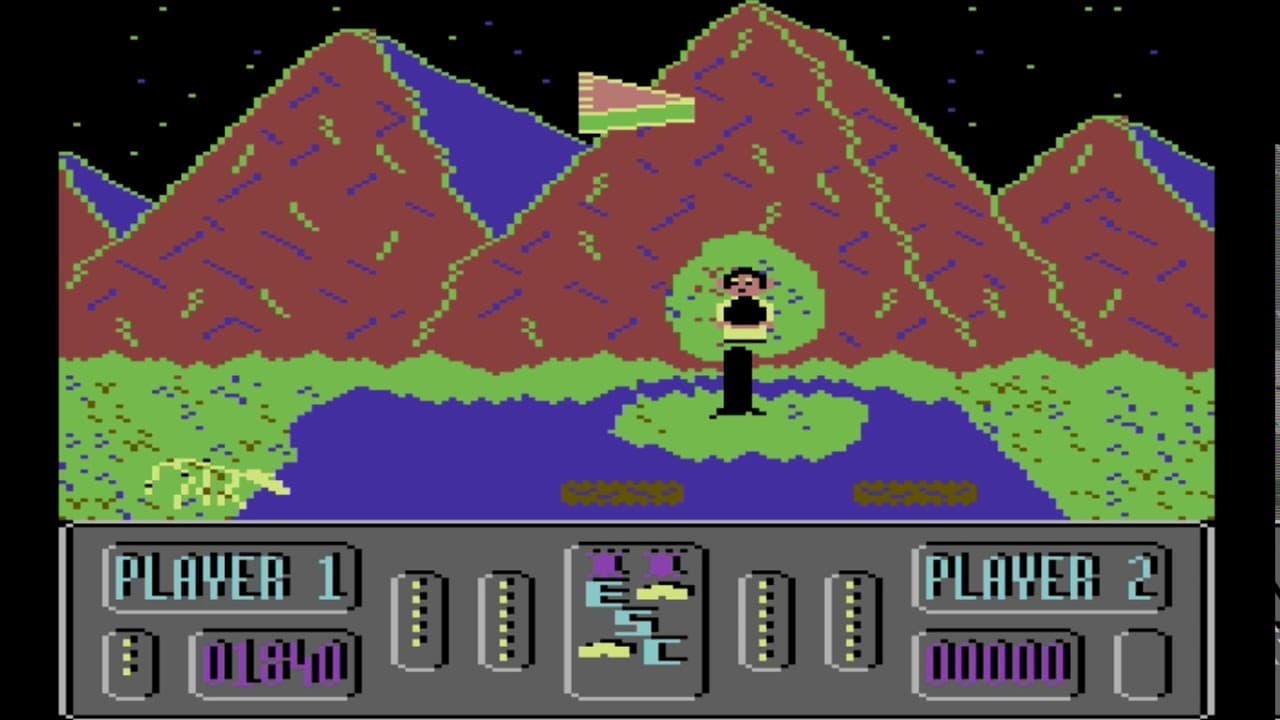
Task: Click the left log raft in the lake
Action: tap(620, 492)
